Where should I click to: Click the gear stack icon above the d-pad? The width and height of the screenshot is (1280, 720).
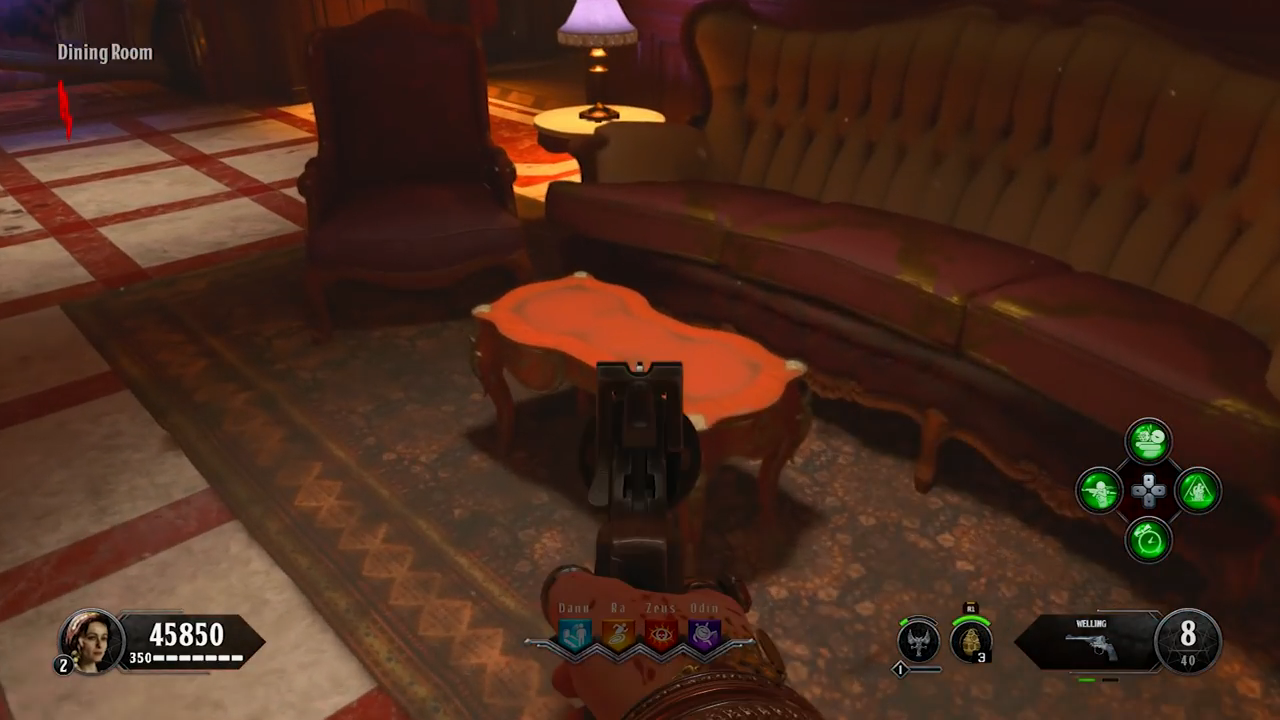(x=1148, y=440)
